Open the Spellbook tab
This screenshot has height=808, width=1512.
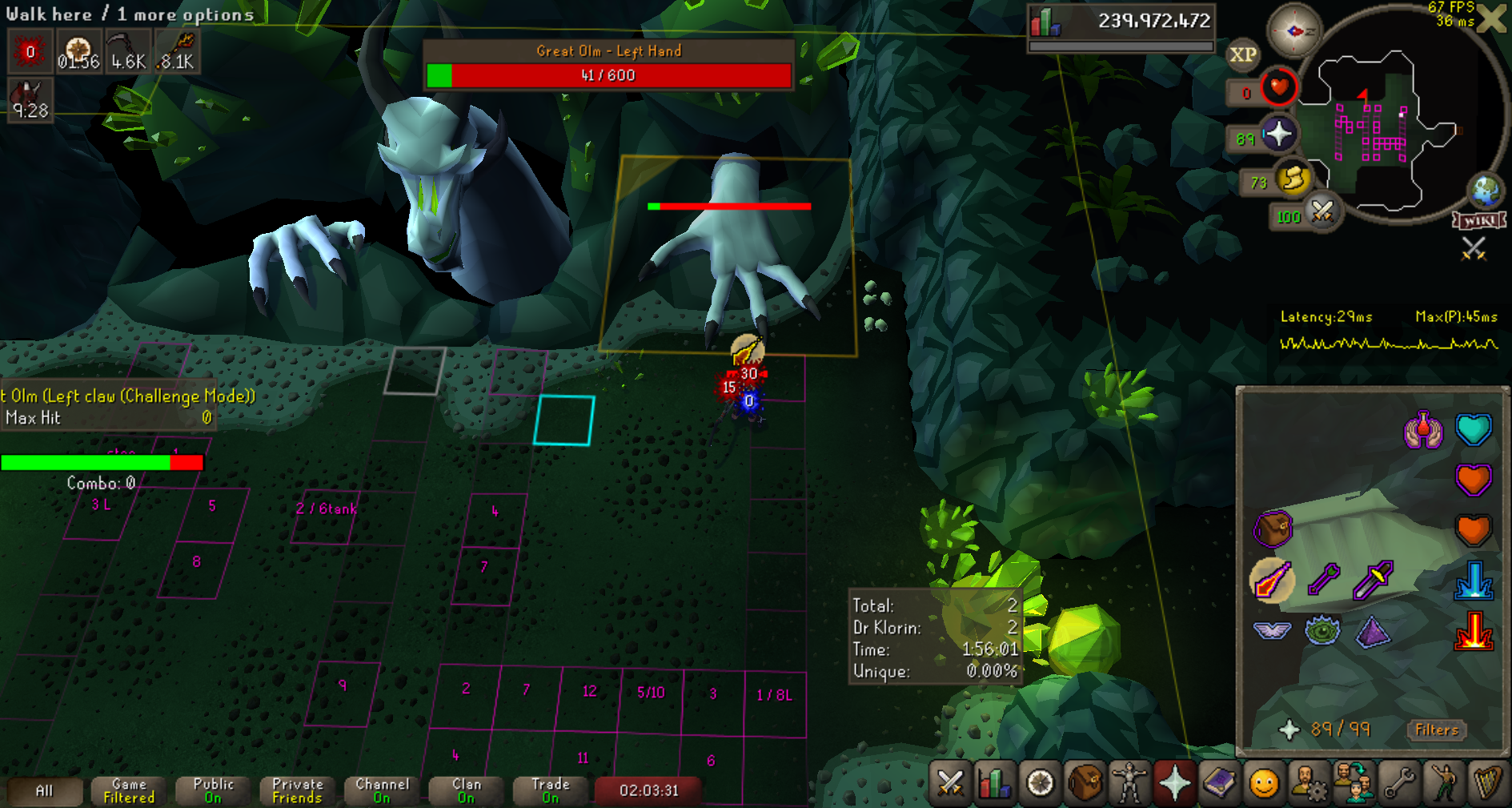1219,782
